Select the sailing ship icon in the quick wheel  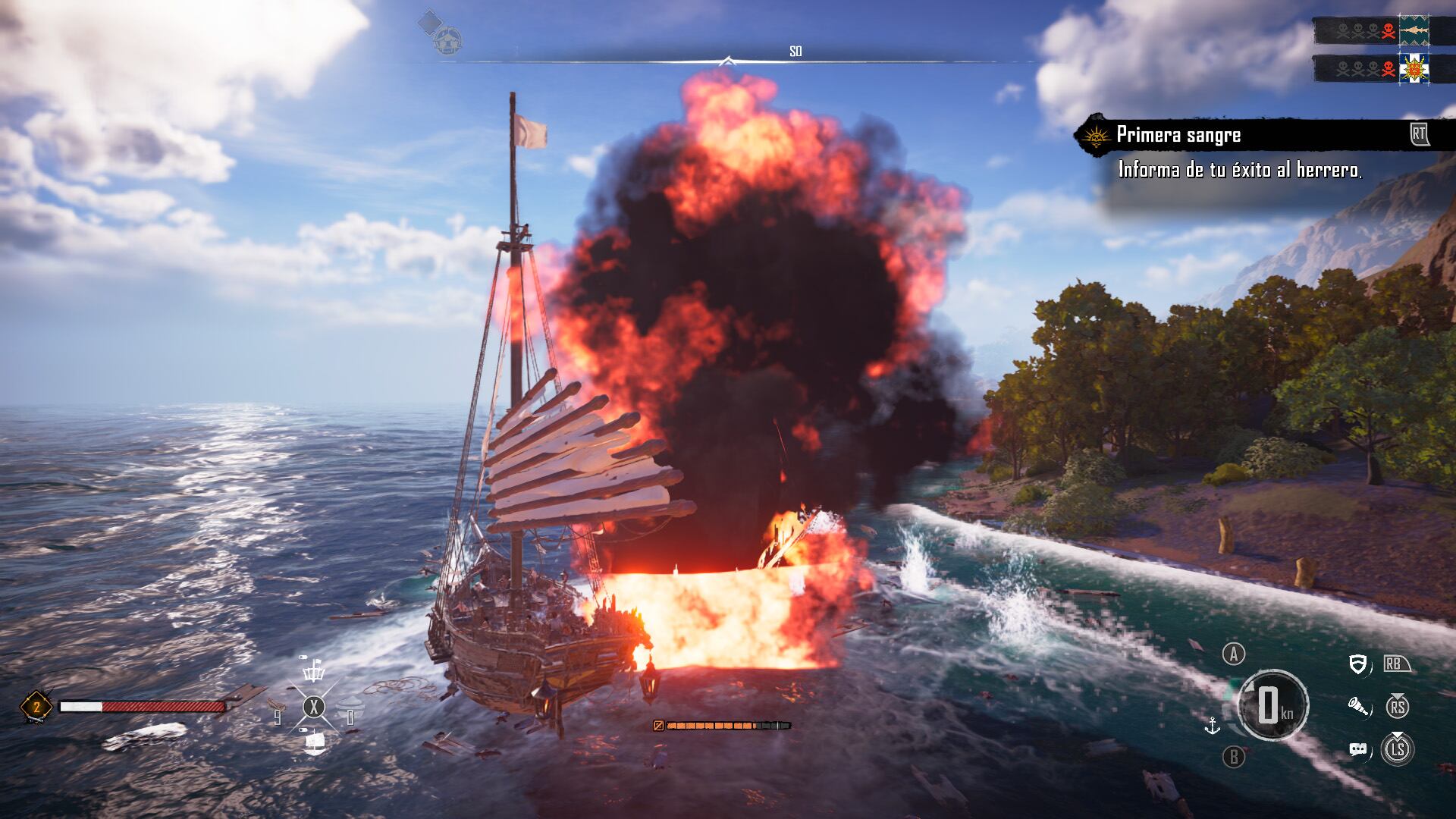pos(314,742)
